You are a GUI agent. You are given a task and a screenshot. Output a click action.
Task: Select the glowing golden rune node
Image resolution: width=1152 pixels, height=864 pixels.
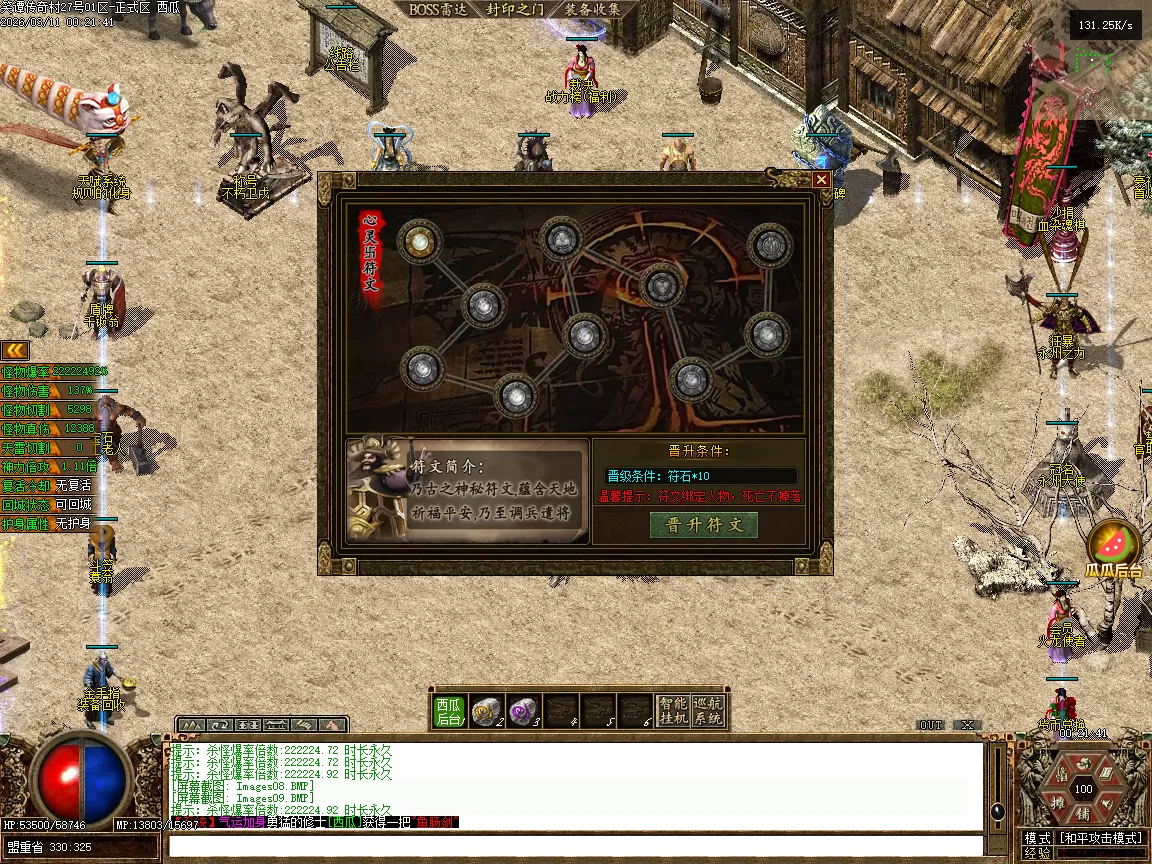tap(419, 240)
